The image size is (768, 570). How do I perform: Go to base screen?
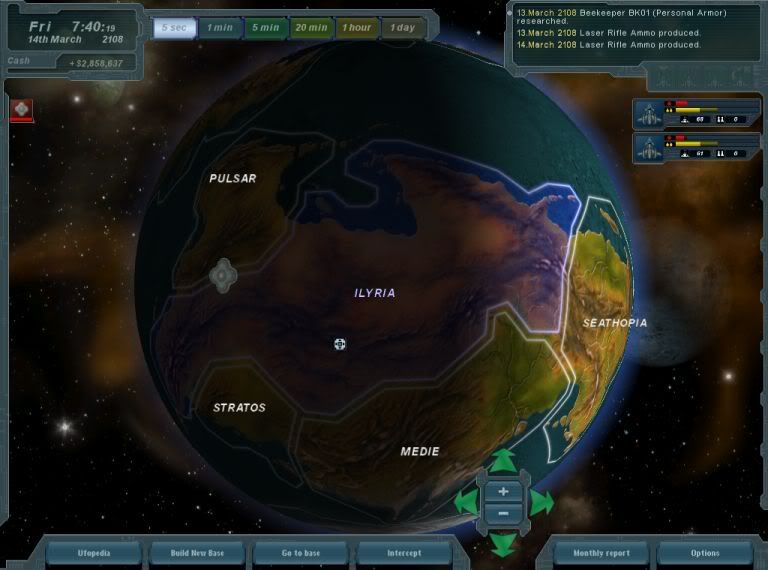pos(301,553)
